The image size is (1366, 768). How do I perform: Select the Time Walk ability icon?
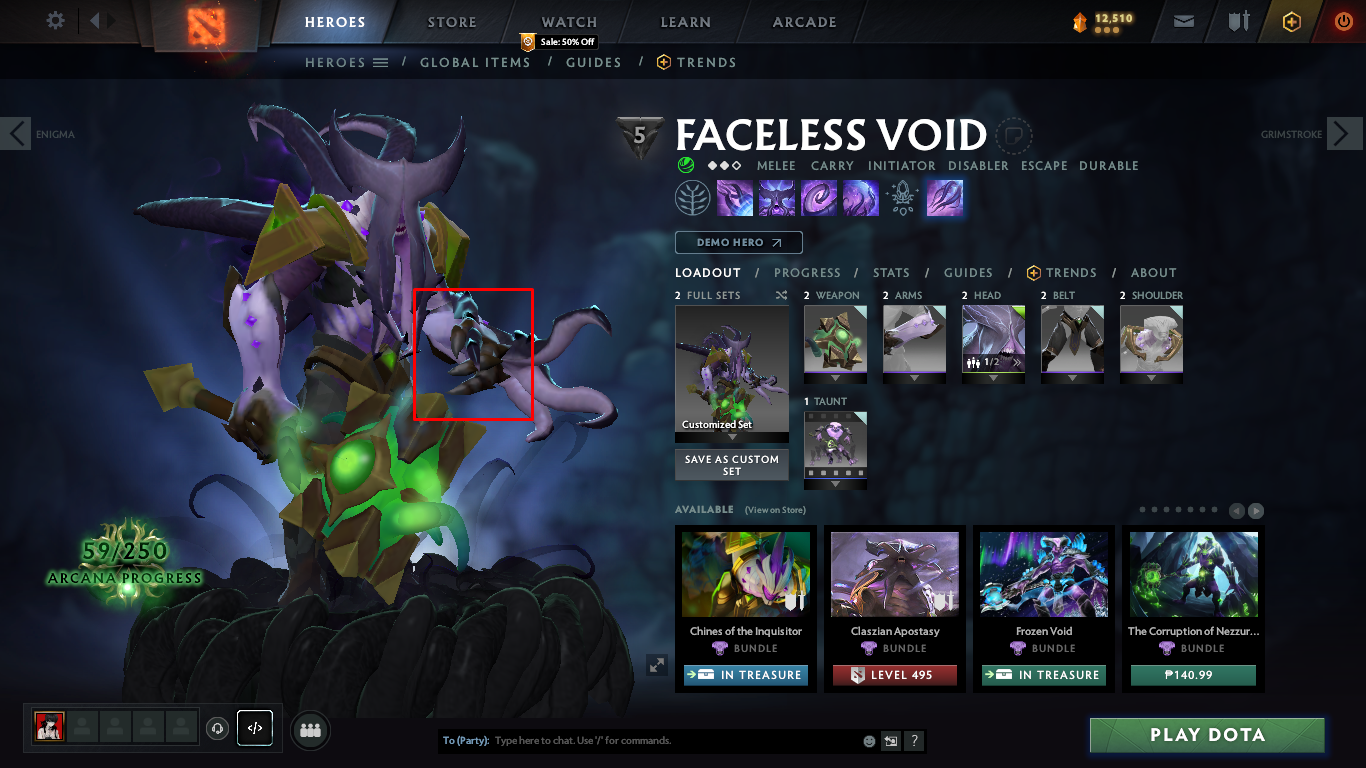pyautogui.click(x=733, y=197)
